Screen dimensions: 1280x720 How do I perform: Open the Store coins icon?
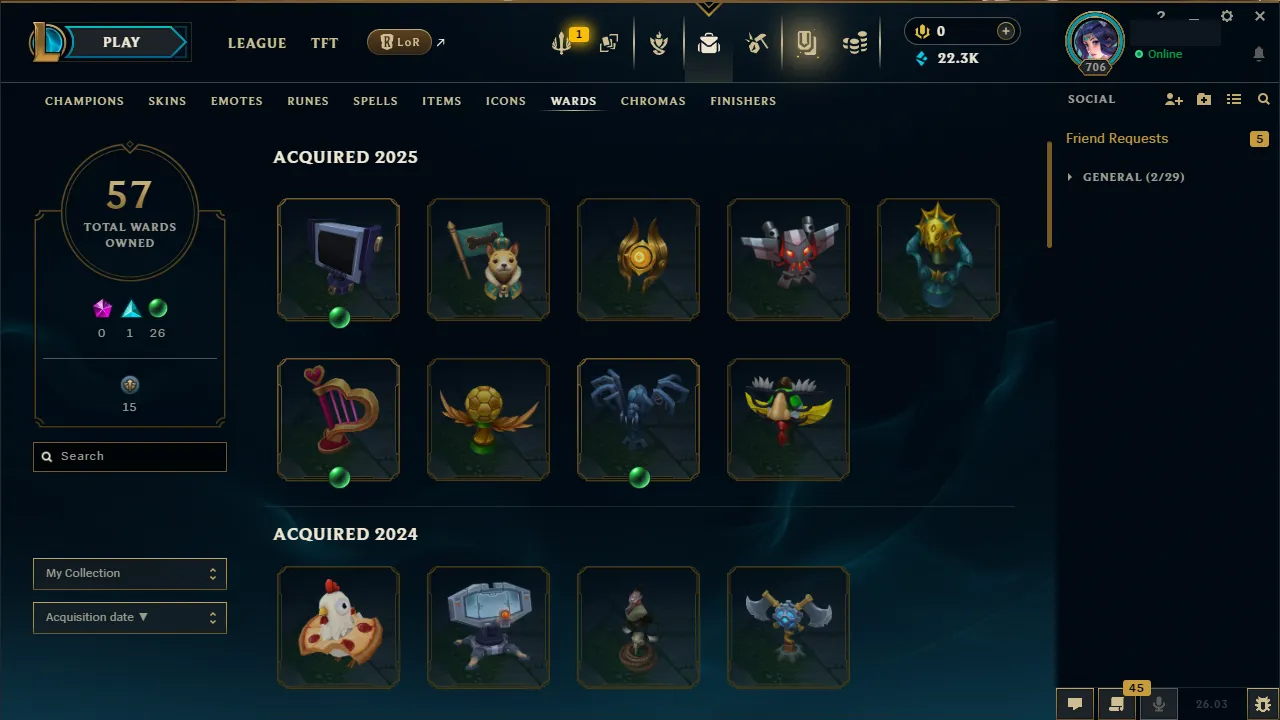pos(855,43)
